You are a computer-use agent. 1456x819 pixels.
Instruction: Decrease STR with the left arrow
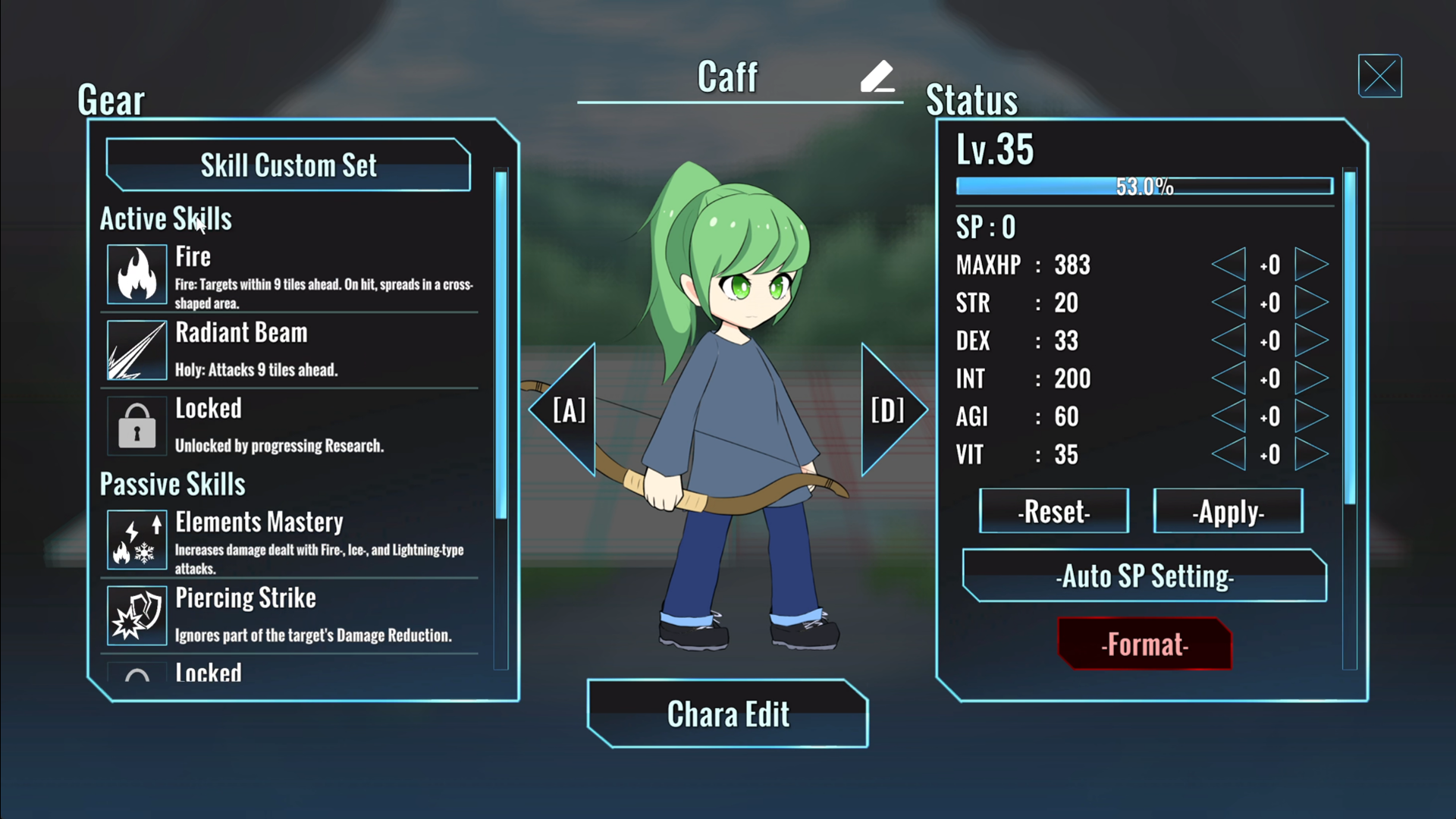tap(1229, 303)
